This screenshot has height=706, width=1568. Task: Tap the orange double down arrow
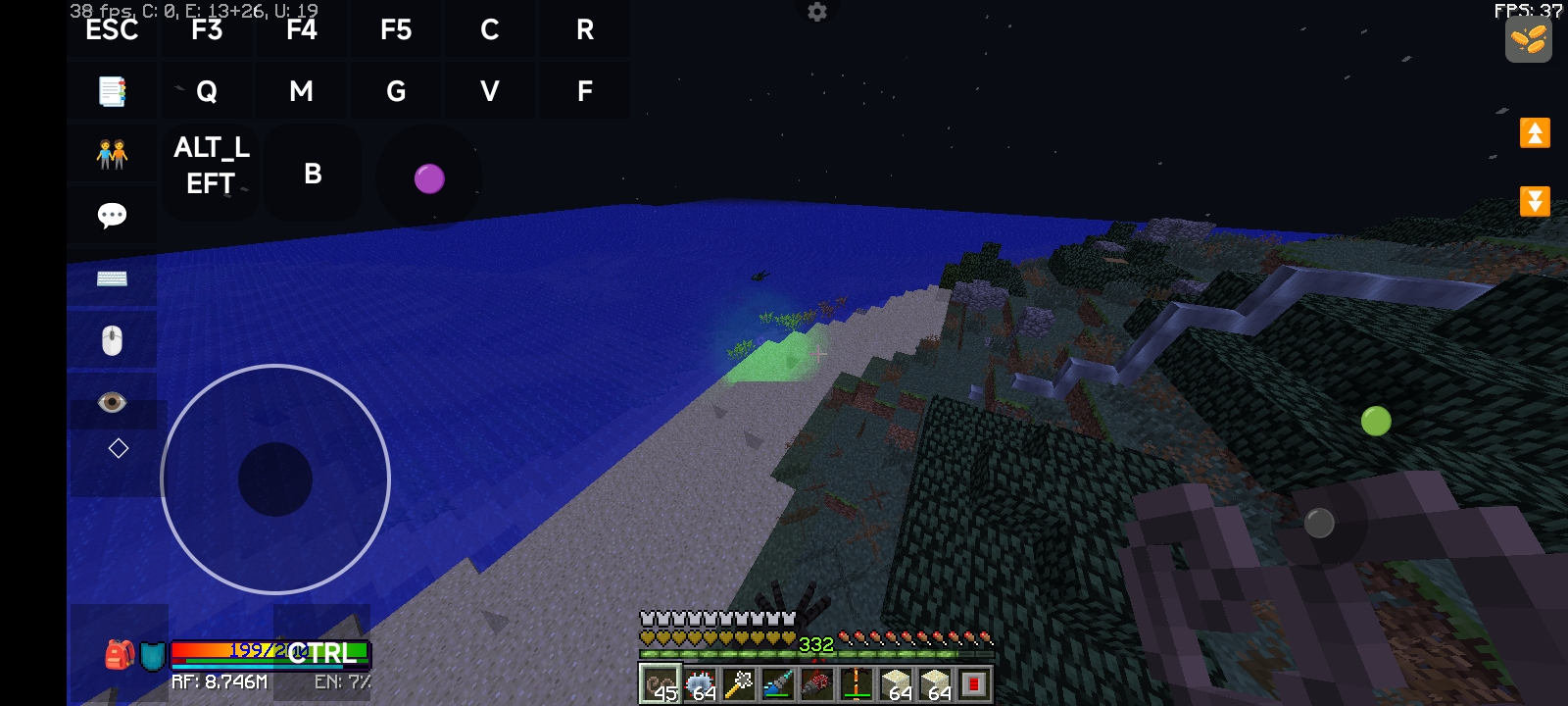[x=1535, y=201]
